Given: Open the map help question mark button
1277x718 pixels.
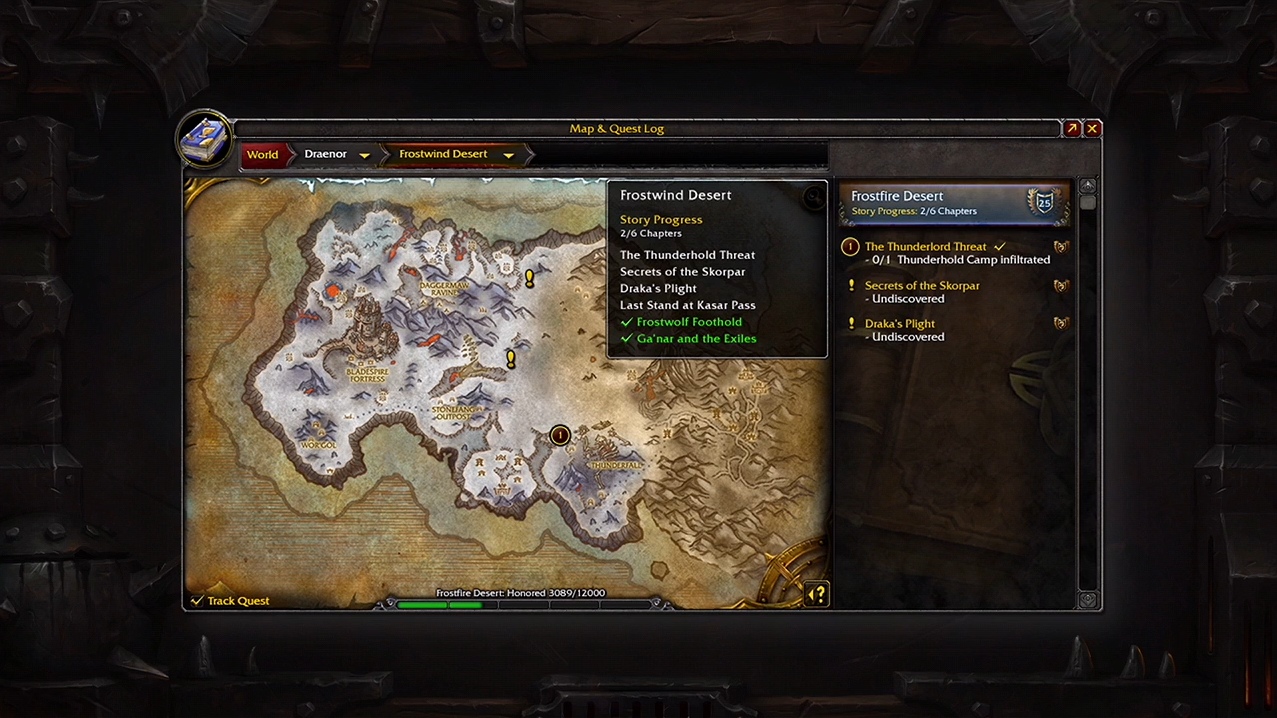Looking at the screenshot, I should (817, 594).
